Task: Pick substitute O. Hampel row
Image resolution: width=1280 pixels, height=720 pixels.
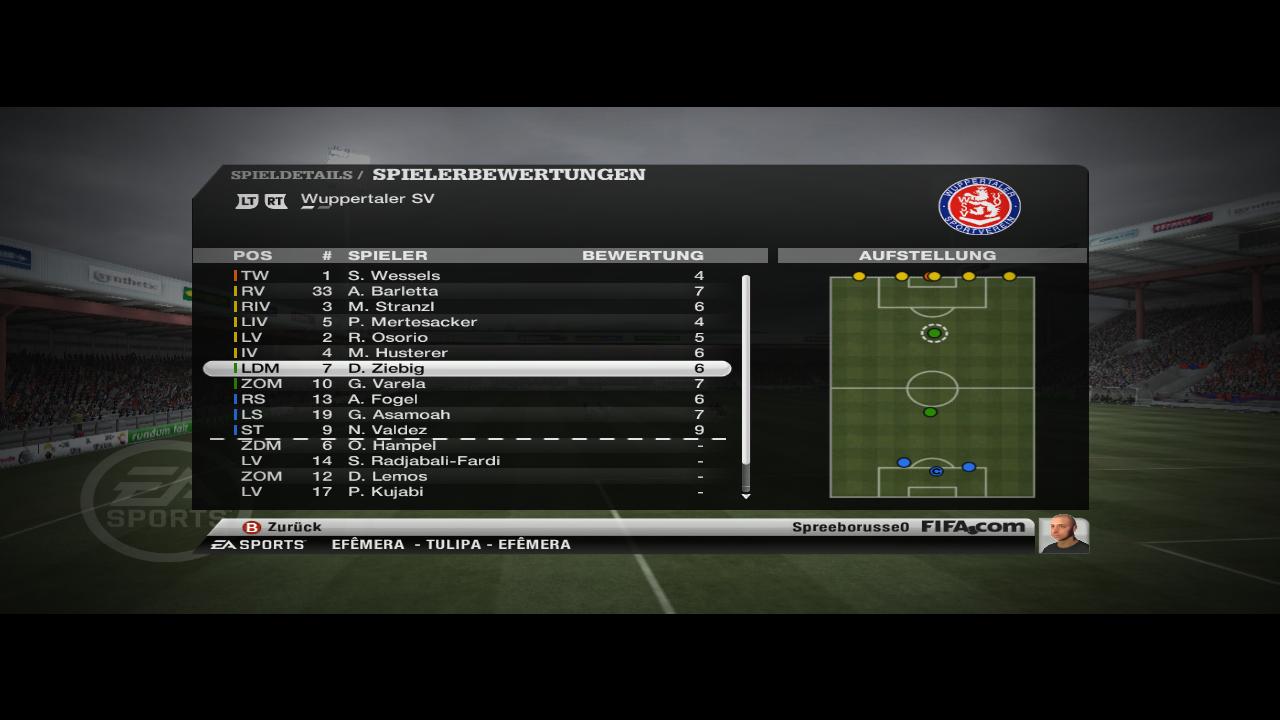Action: [468, 446]
